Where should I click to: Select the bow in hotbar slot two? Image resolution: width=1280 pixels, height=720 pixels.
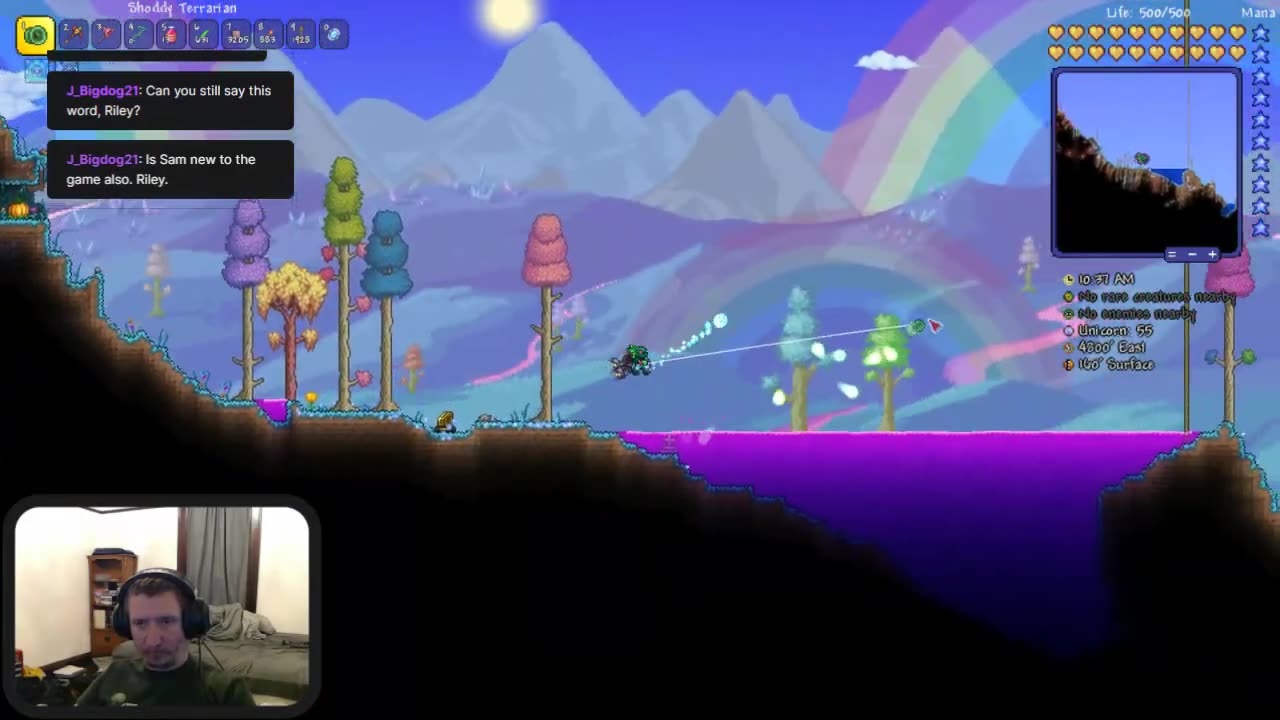click(x=72, y=35)
